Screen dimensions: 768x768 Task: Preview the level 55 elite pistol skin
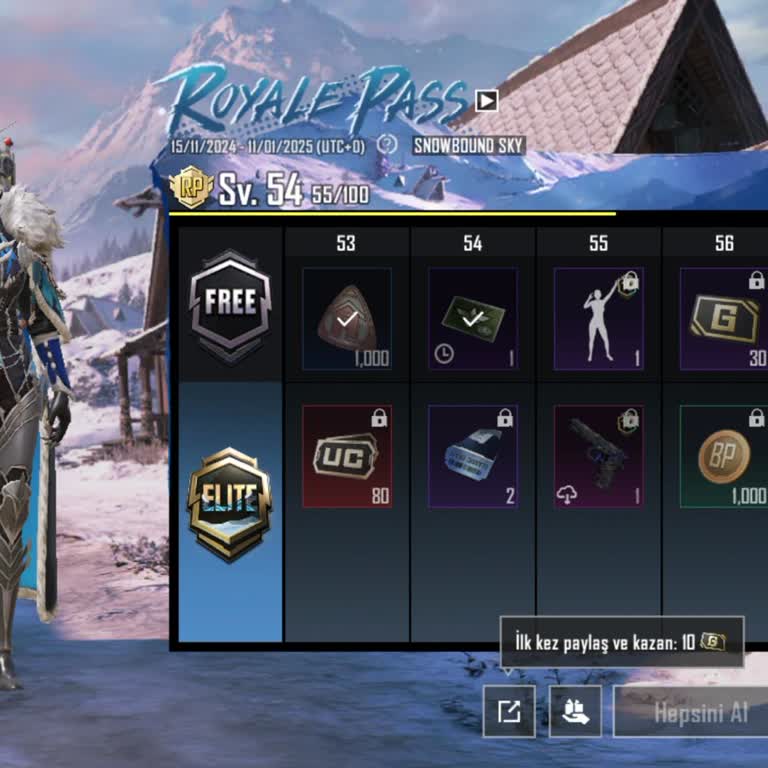599,457
